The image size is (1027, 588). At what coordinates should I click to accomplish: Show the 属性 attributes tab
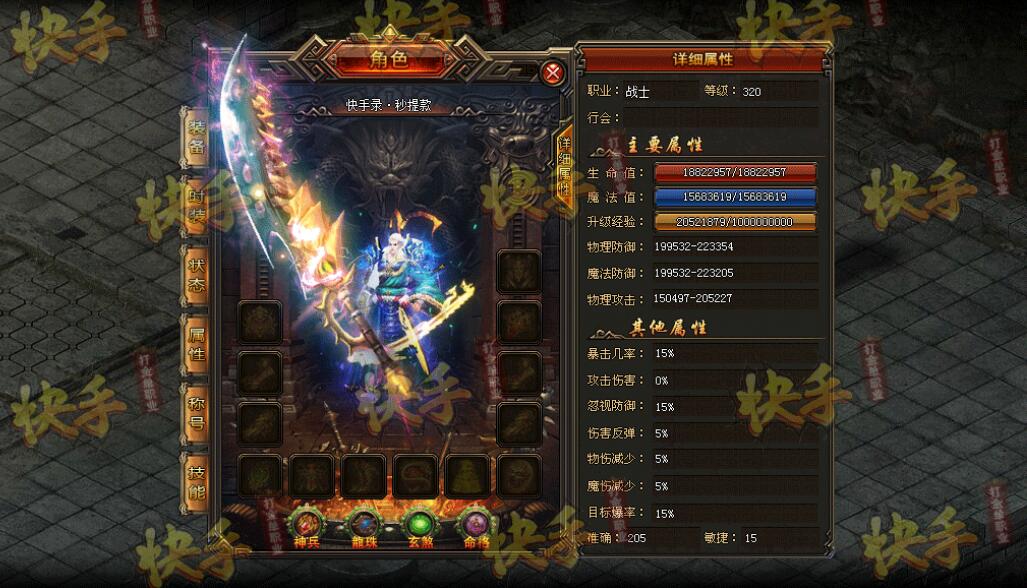pyautogui.click(x=196, y=341)
